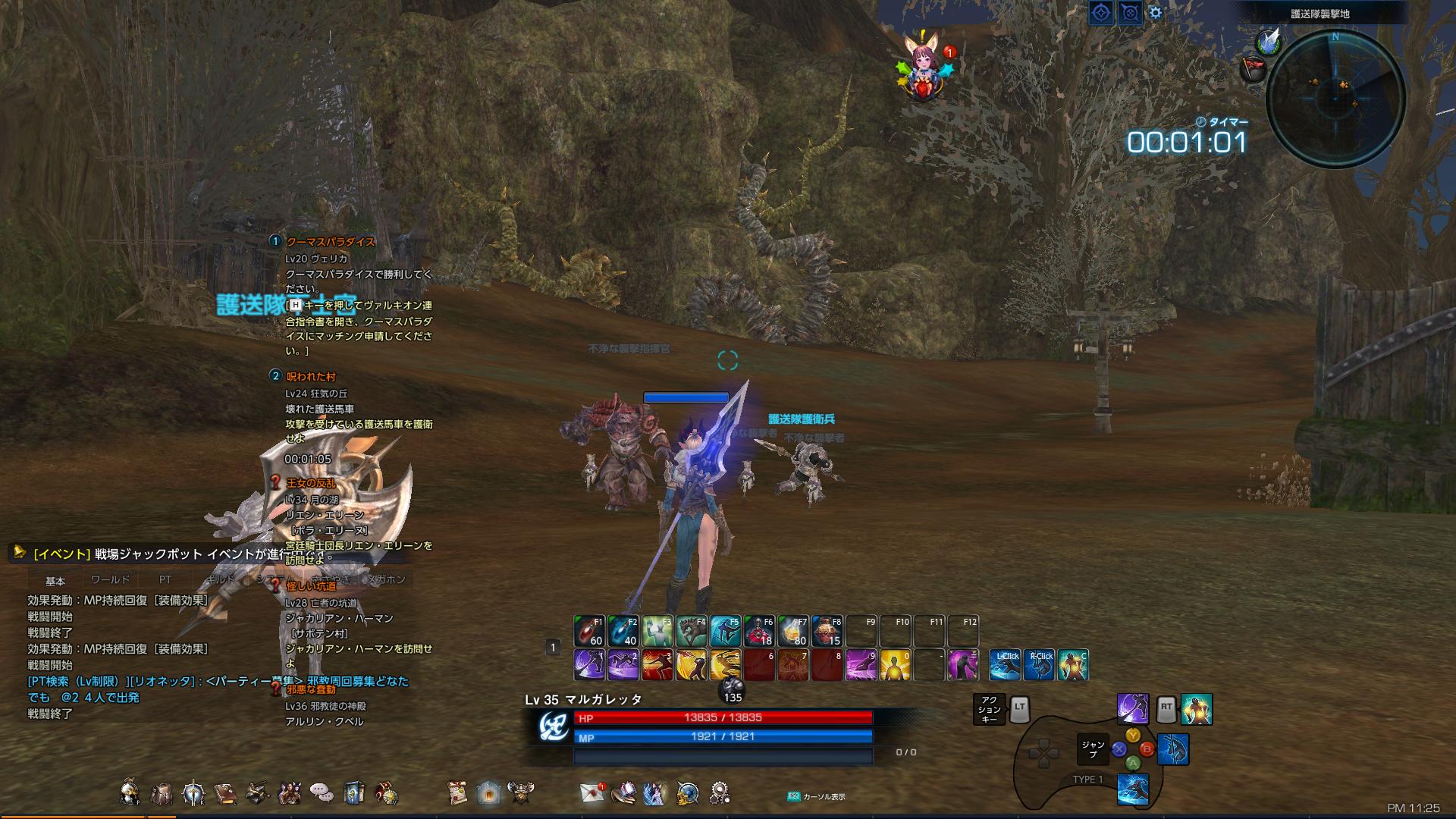The image size is (1456, 819).
Task: Toggle the first targeting mode icon near the minimap
Action: (1101, 13)
